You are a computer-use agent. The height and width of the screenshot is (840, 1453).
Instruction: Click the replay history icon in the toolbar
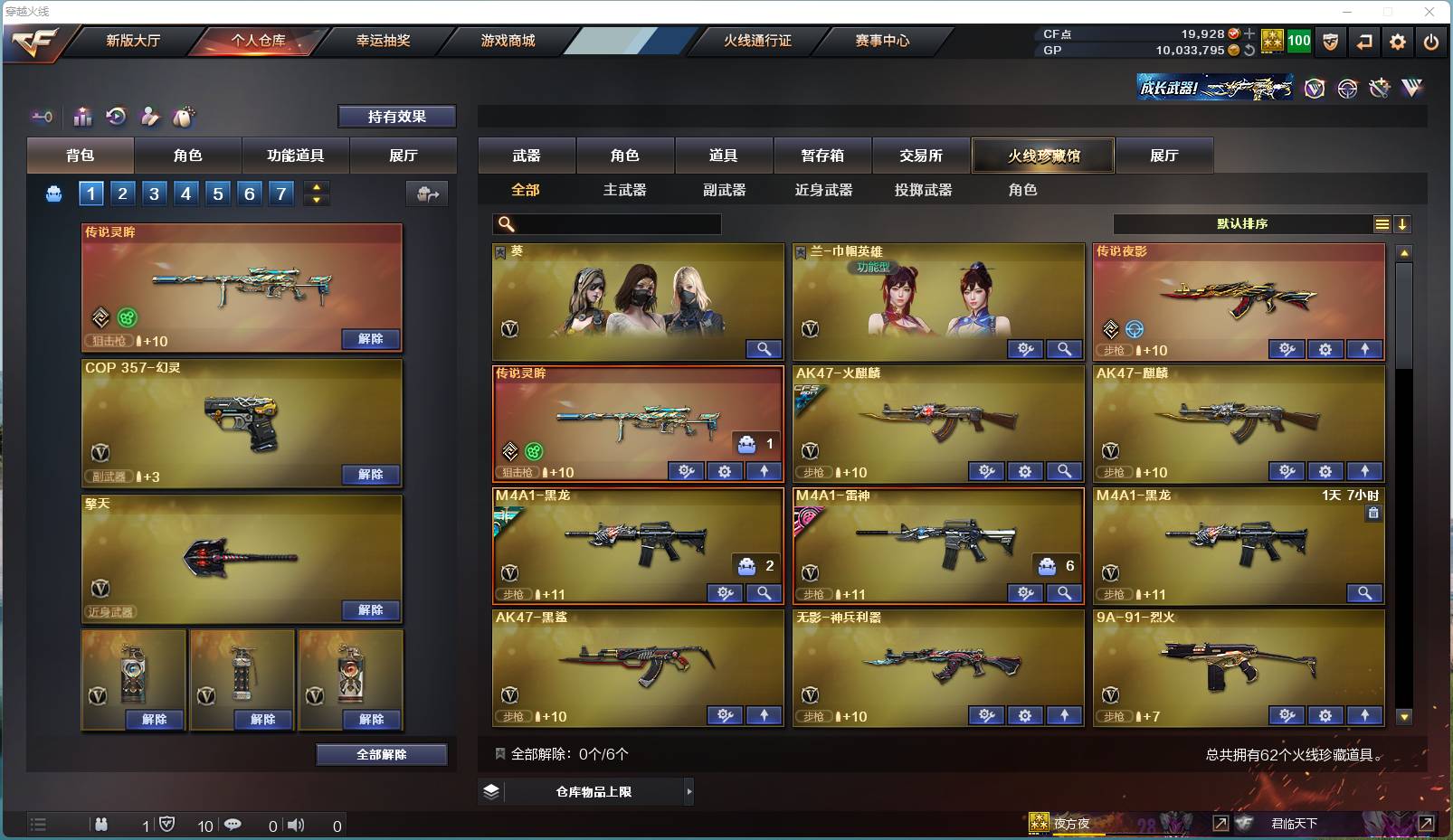(116, 116)
